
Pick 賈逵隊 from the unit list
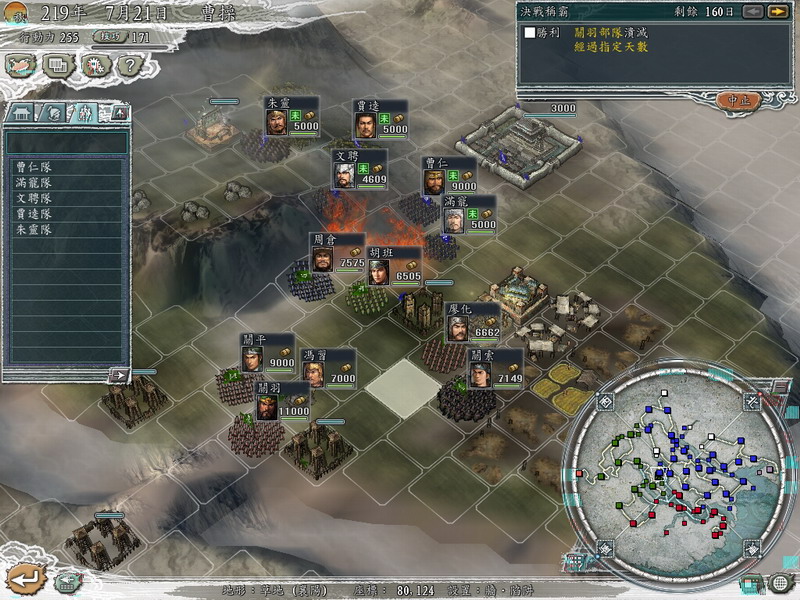34,214
